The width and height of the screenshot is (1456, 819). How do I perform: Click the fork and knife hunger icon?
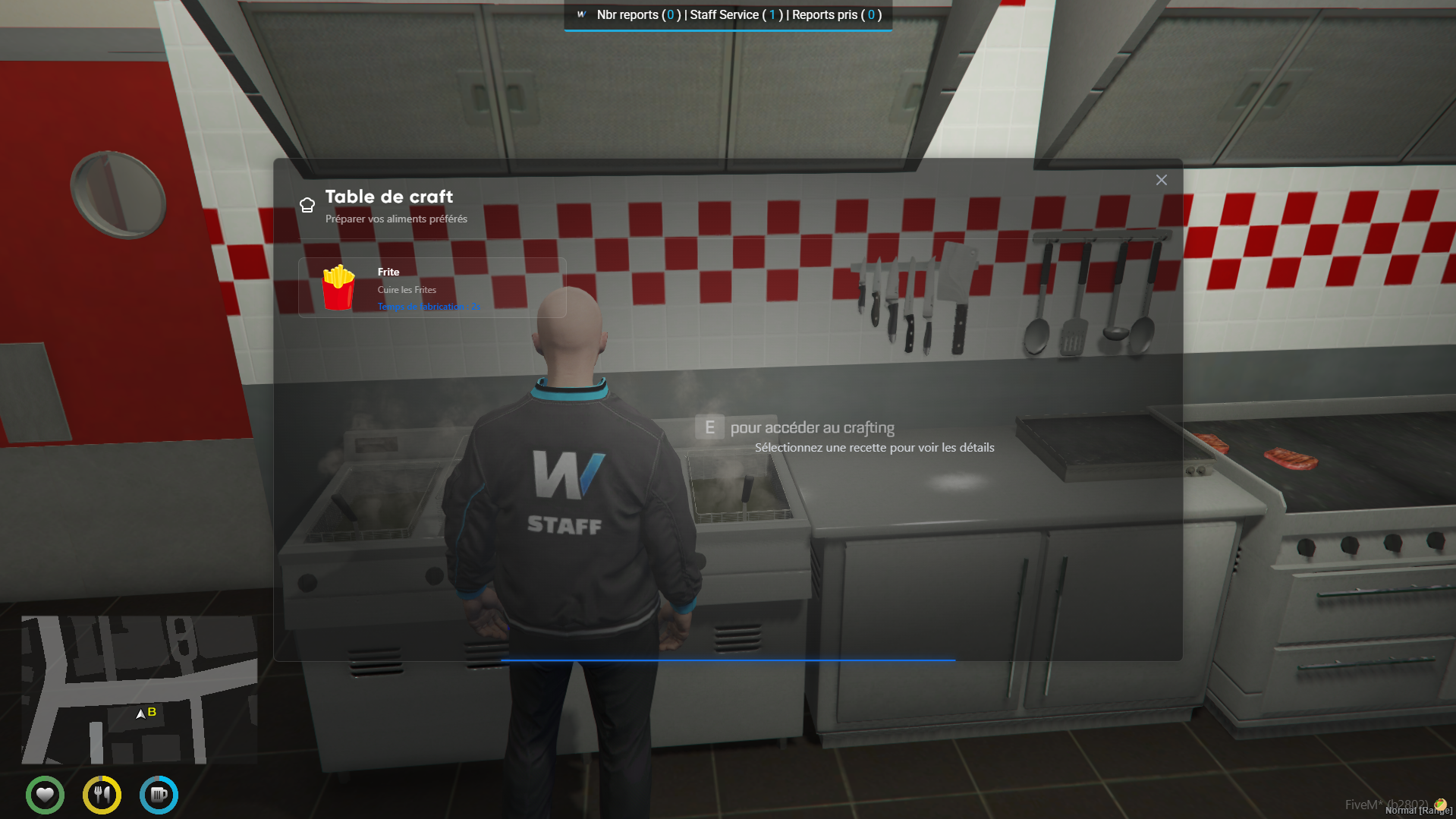(102, 795)
